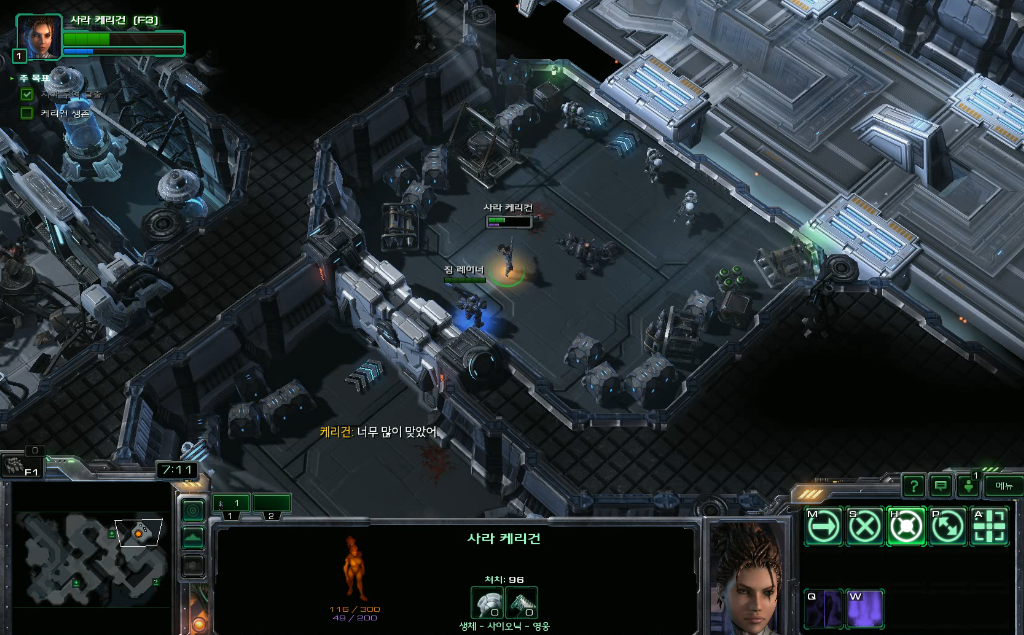Open the game menu (메뉴)
Screen dimensions: 1024x635
click(1003, 486)
